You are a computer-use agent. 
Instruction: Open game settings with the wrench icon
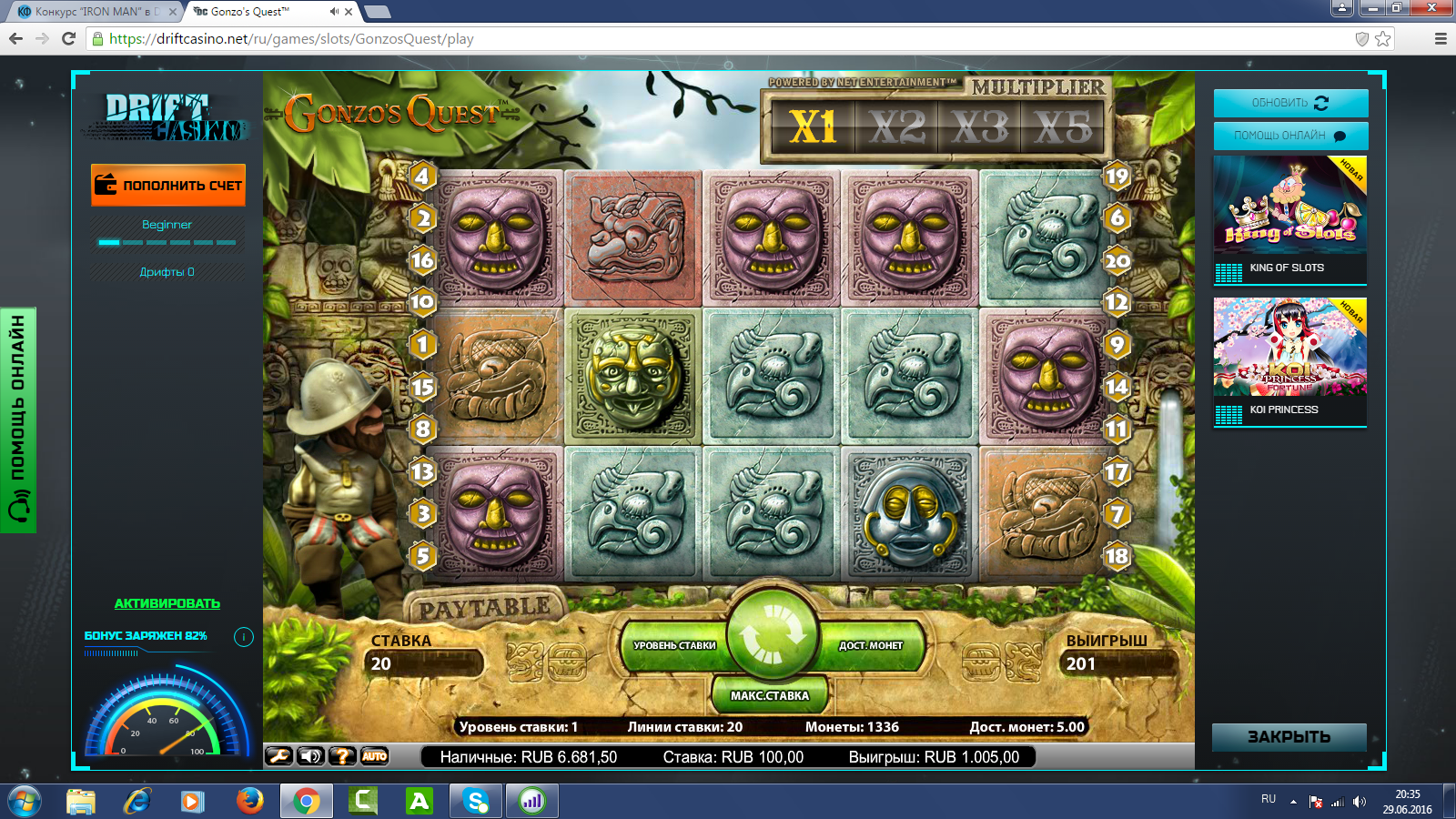[x=278, y=756]
